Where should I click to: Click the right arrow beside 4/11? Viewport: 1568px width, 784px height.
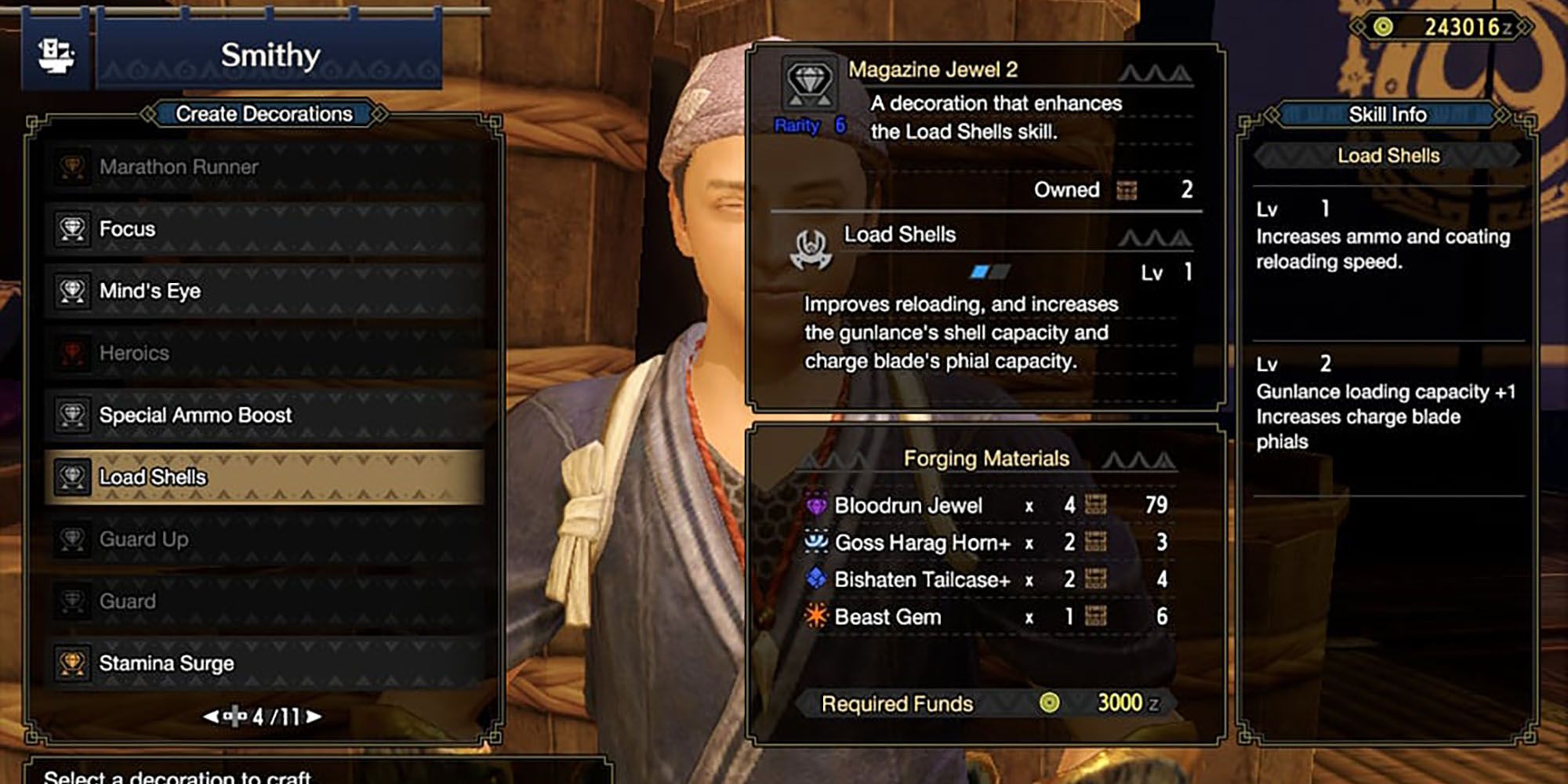point(315,715)
